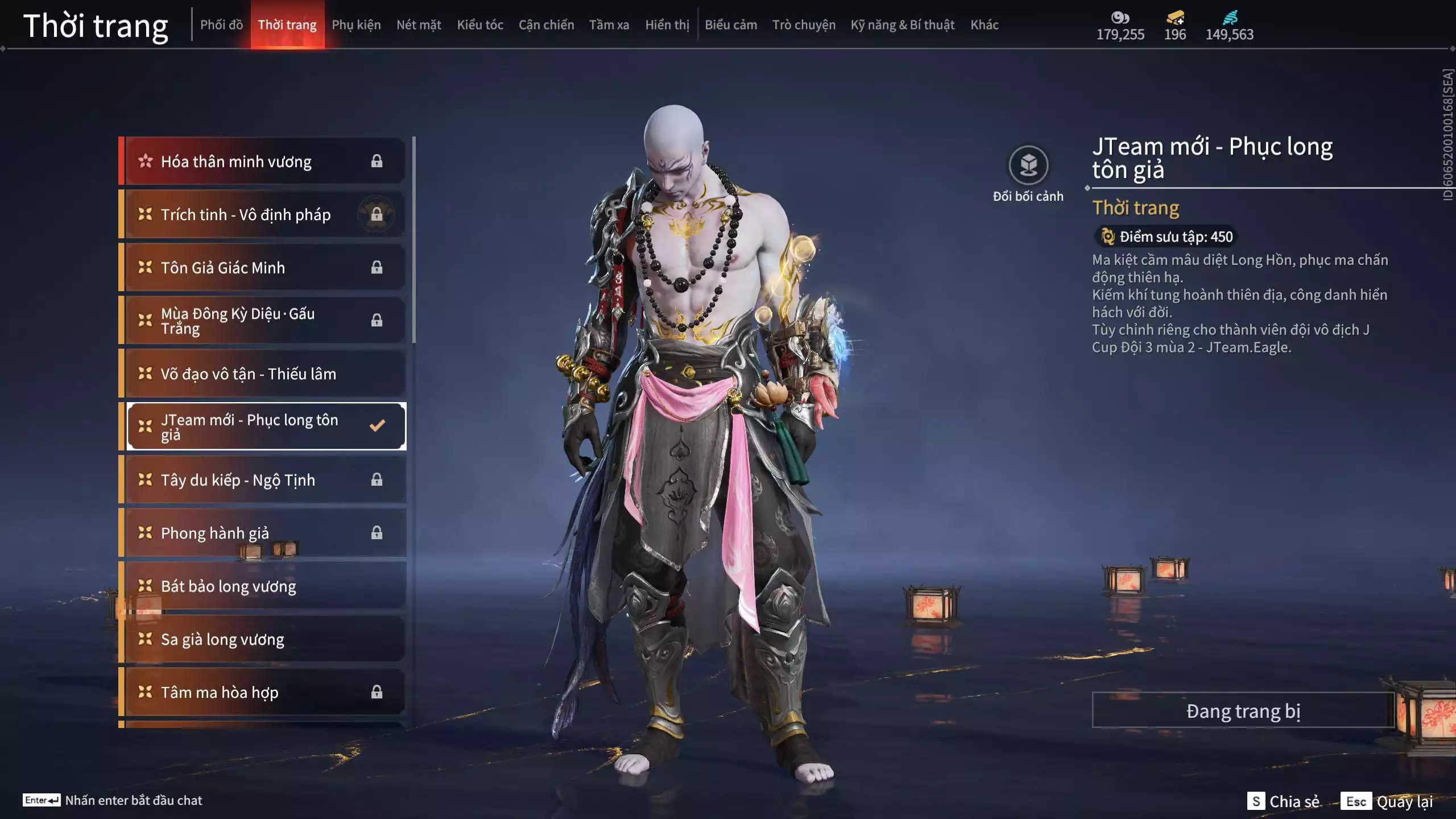Open the Phụ kiện tab
The width and height of the screenshot is (1456, 819).
(356, 25)
